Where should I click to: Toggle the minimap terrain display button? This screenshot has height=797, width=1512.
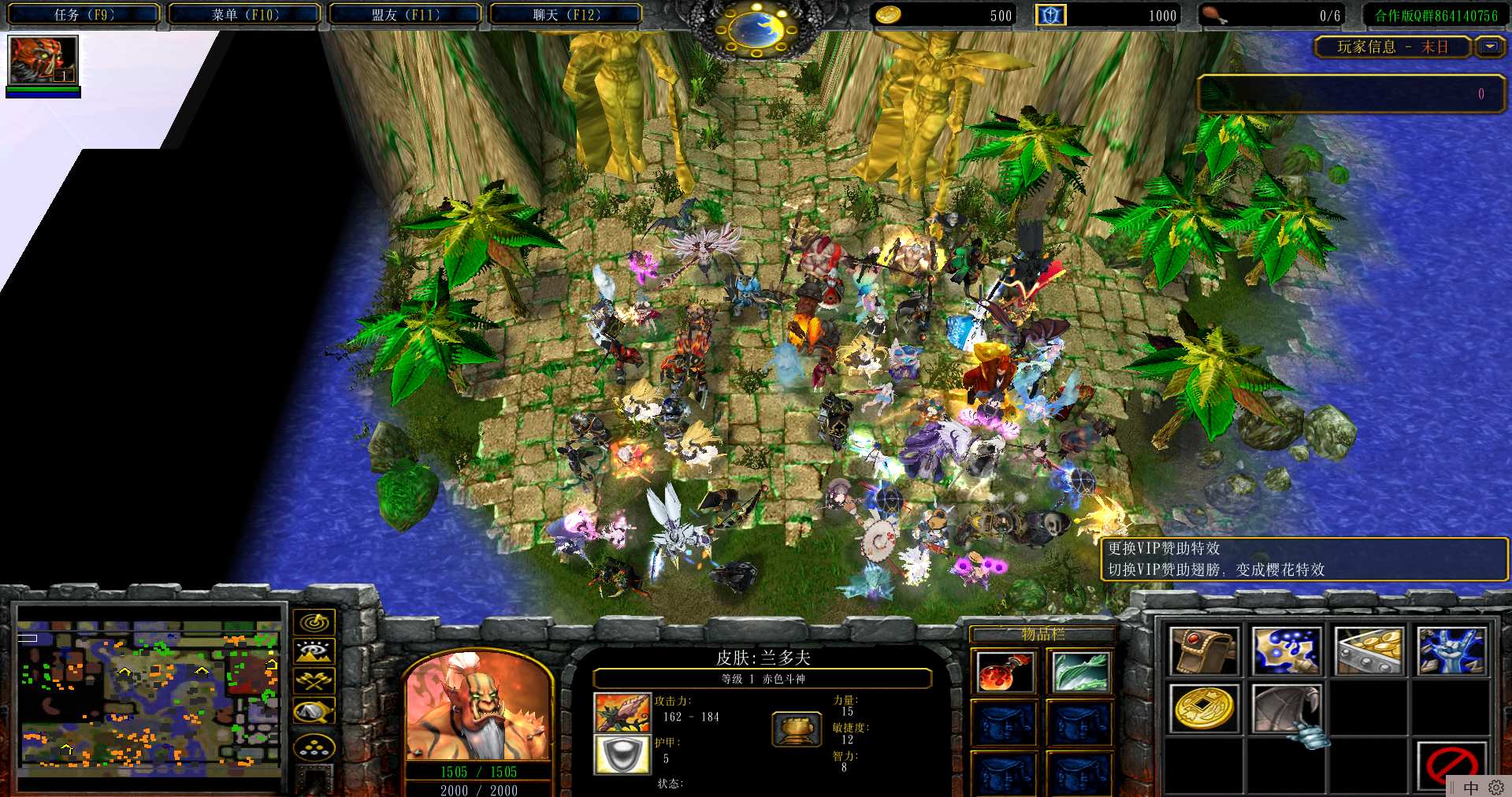click(x=314, y=651)
